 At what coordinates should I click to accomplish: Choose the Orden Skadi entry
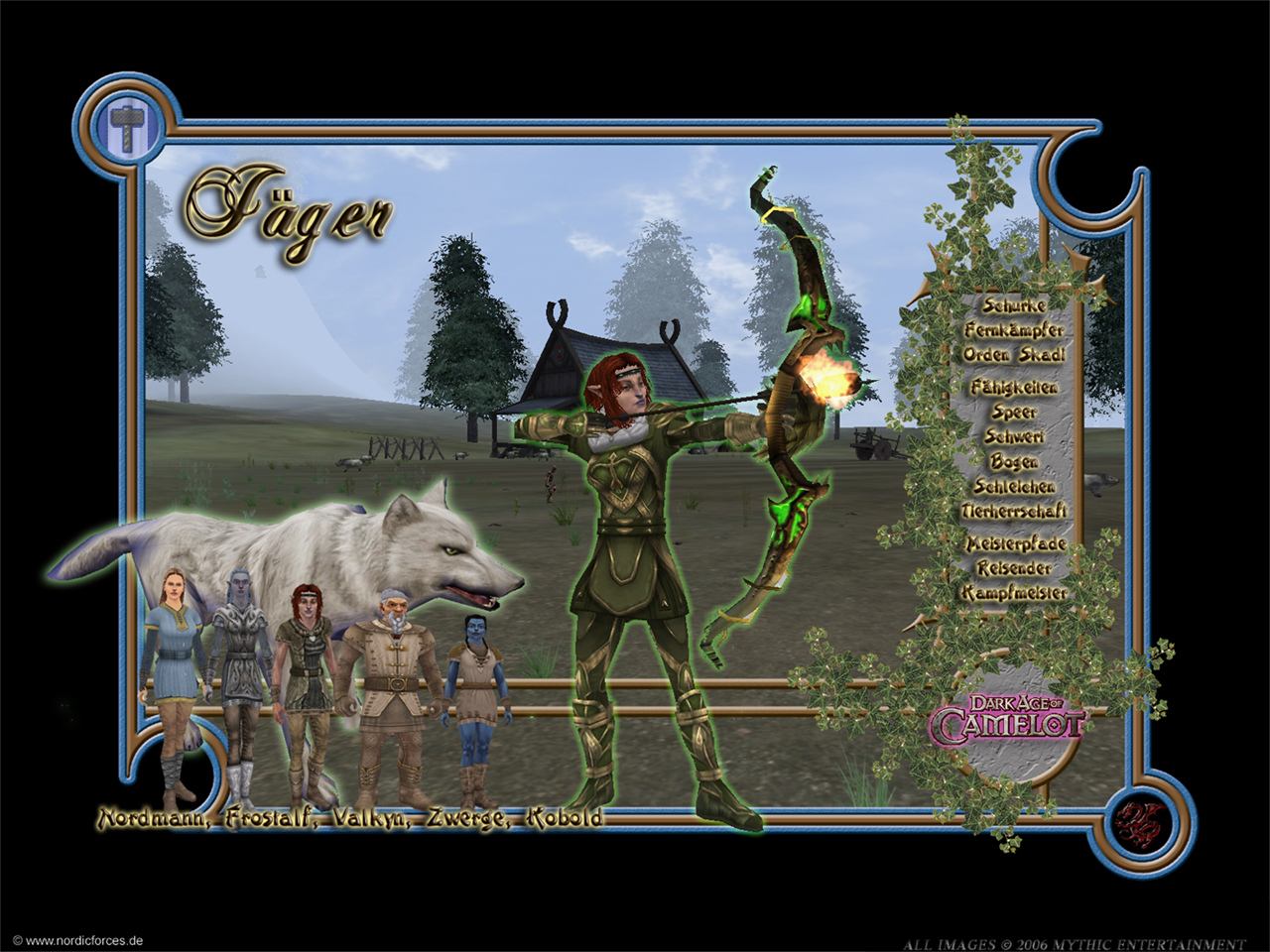point(1014,355)
